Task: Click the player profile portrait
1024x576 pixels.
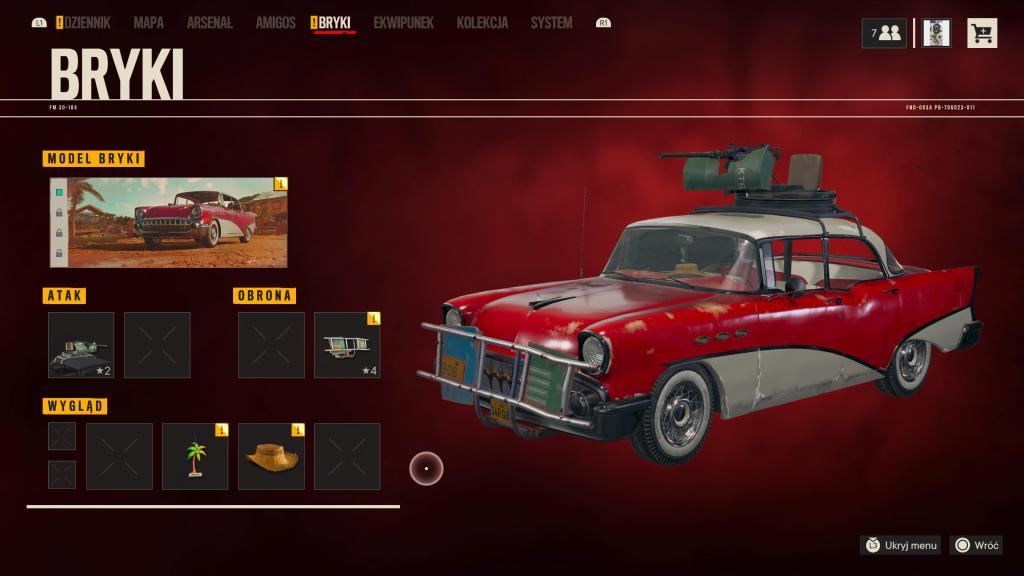Action: (936, 33)
